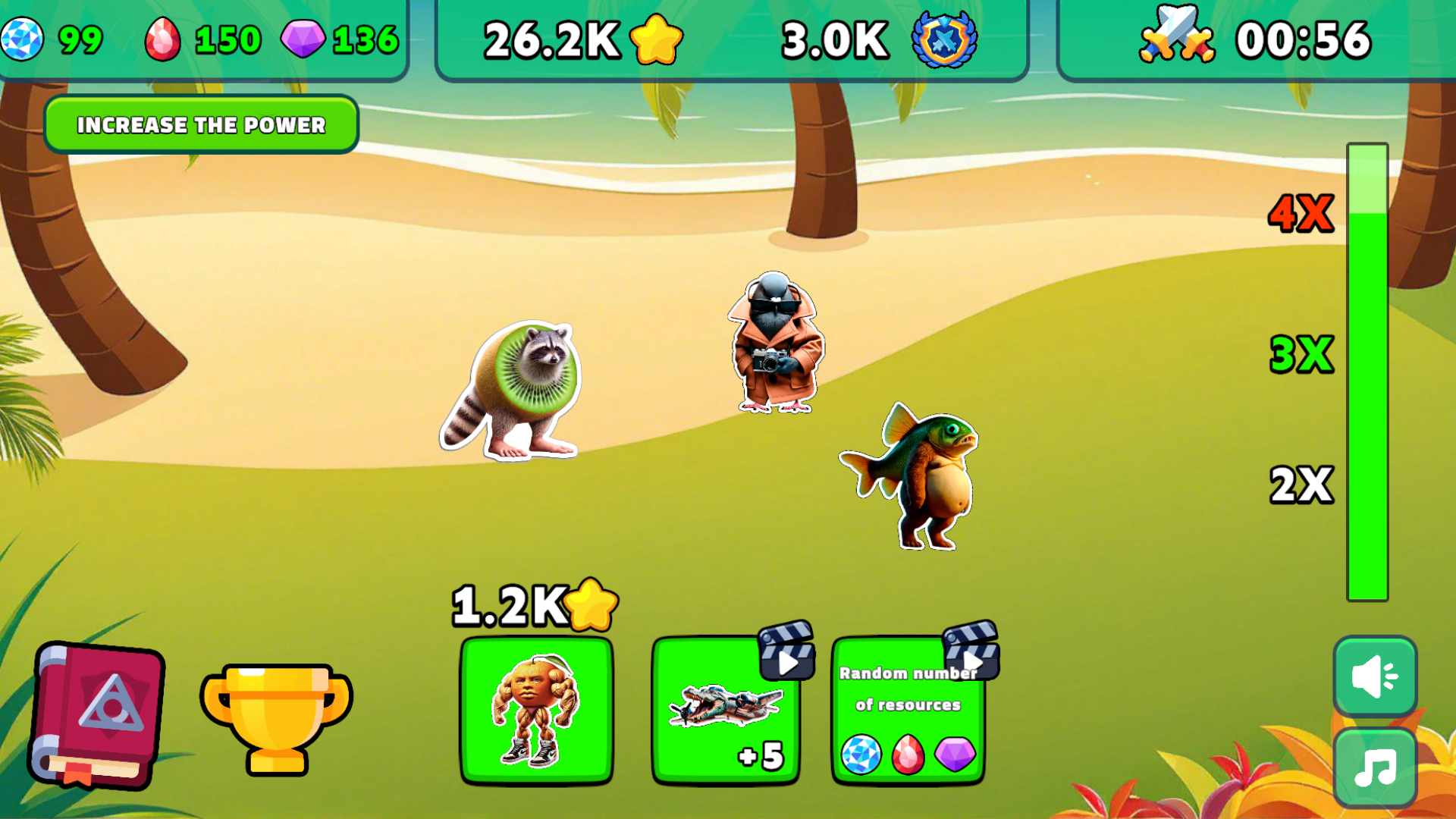
Task: Click the clapperboard on the resources card
Action: [973, 657]
